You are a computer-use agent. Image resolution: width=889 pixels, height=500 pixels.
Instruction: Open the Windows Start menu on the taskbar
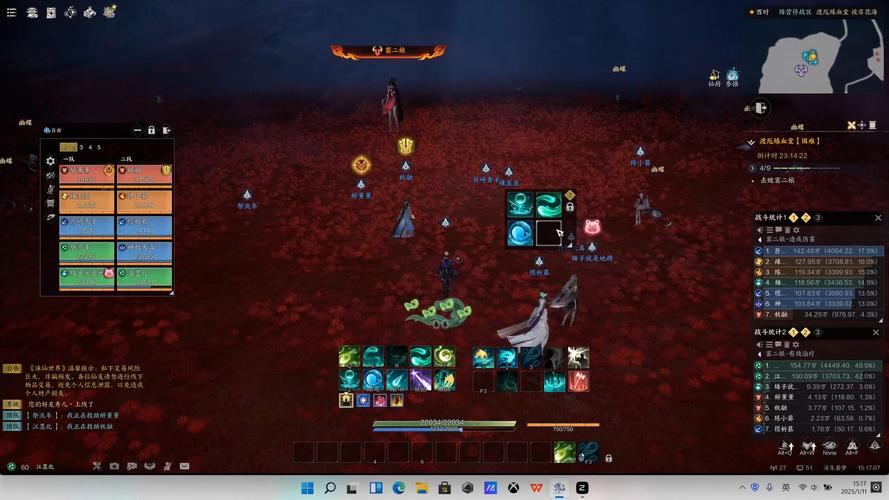pos(305,488)
